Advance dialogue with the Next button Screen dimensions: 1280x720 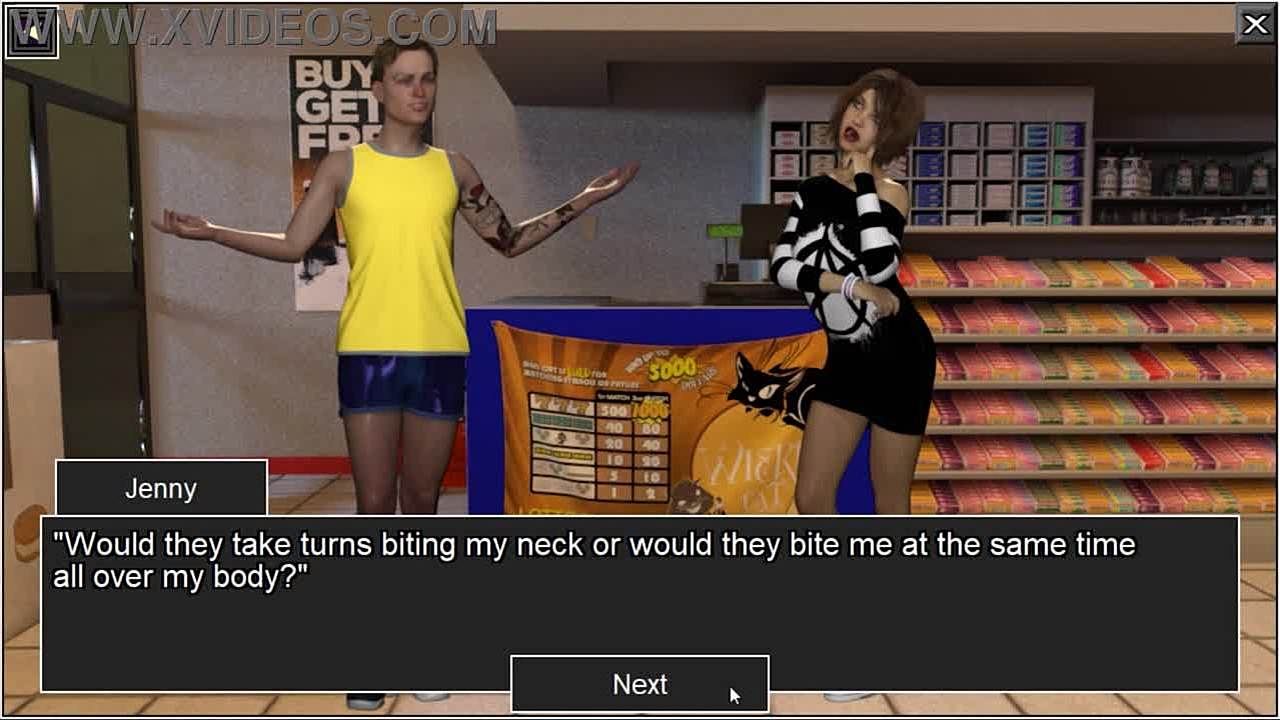click(x=640, y=685)
